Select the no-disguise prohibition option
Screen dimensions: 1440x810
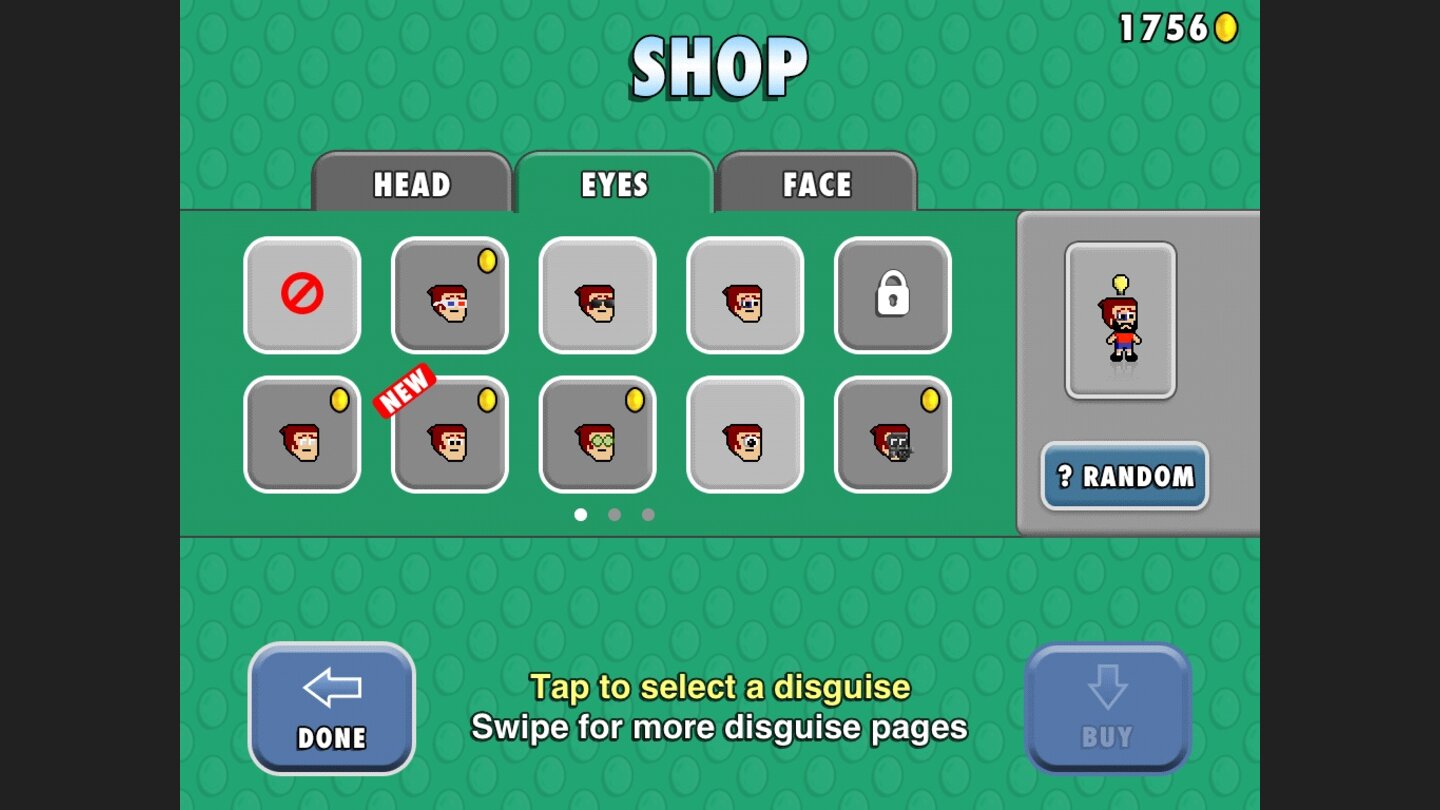coord(302,296)
